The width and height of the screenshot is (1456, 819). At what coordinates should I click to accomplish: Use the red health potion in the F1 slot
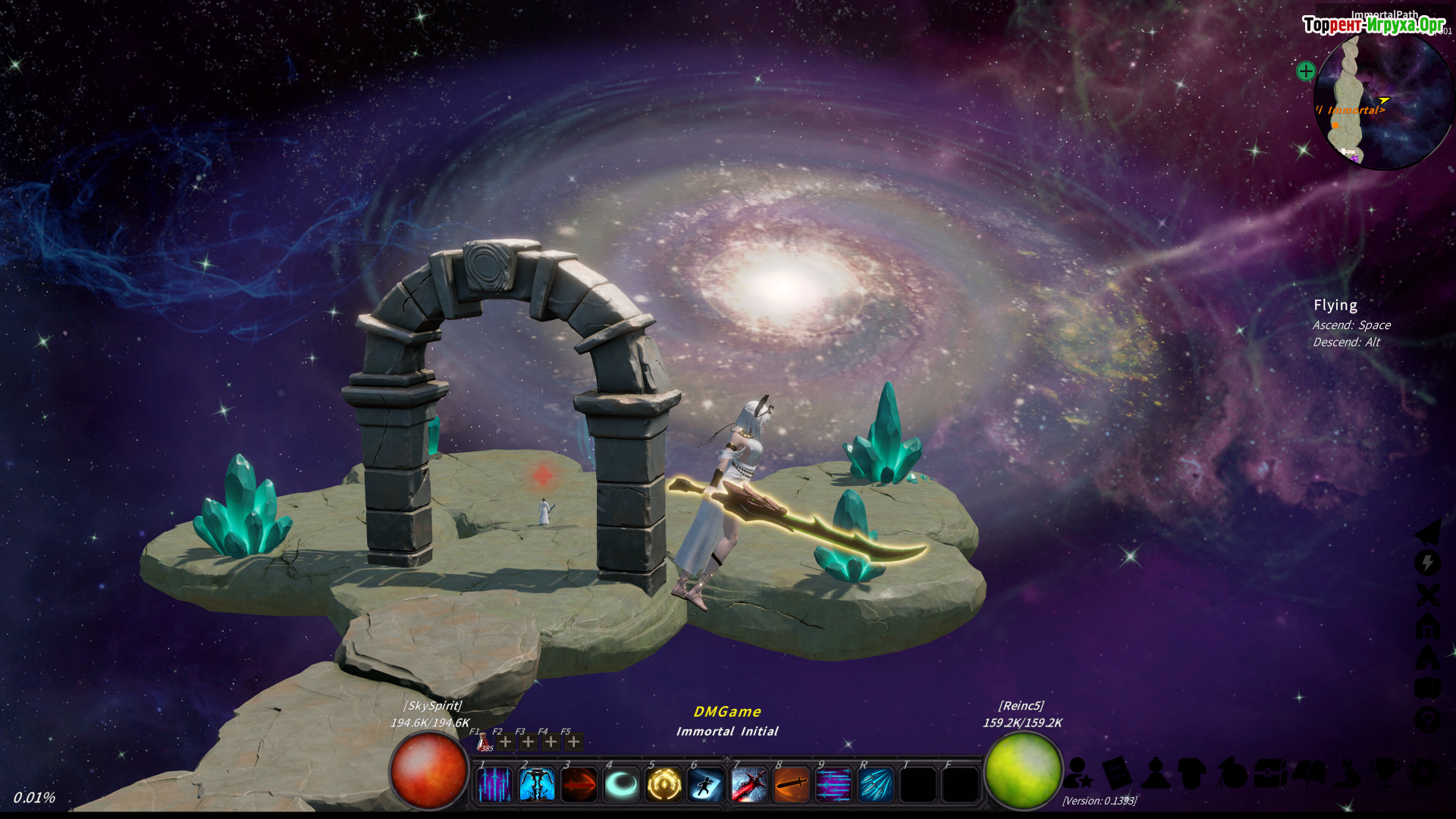pos(482,742)
